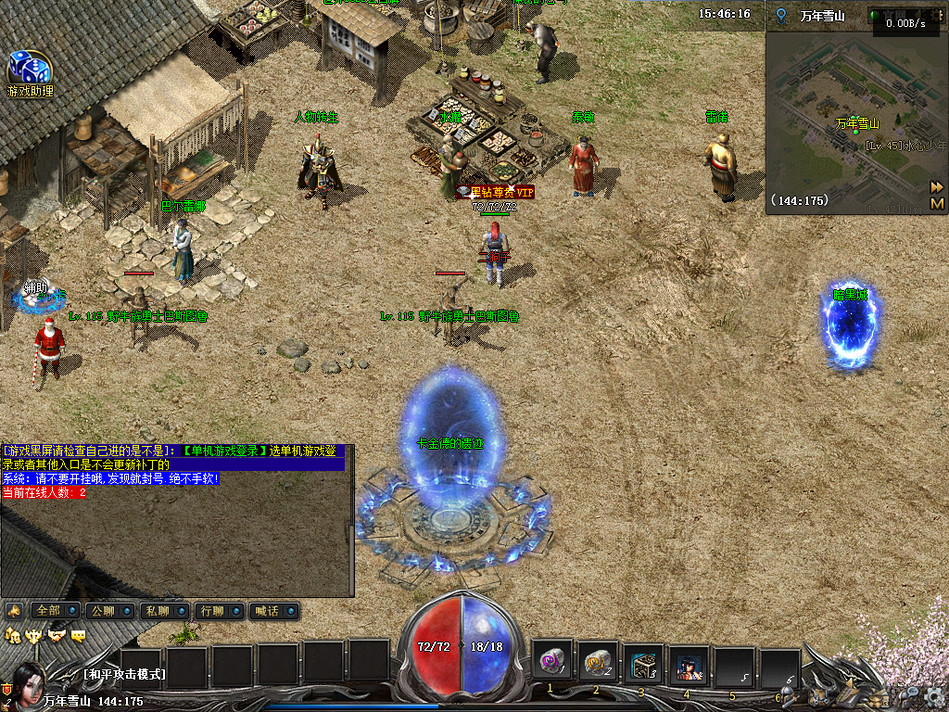Toggle the 和平攻击模式 attack mode label
The height and width of the screenshot is (712, 949).
coord(124,675)
